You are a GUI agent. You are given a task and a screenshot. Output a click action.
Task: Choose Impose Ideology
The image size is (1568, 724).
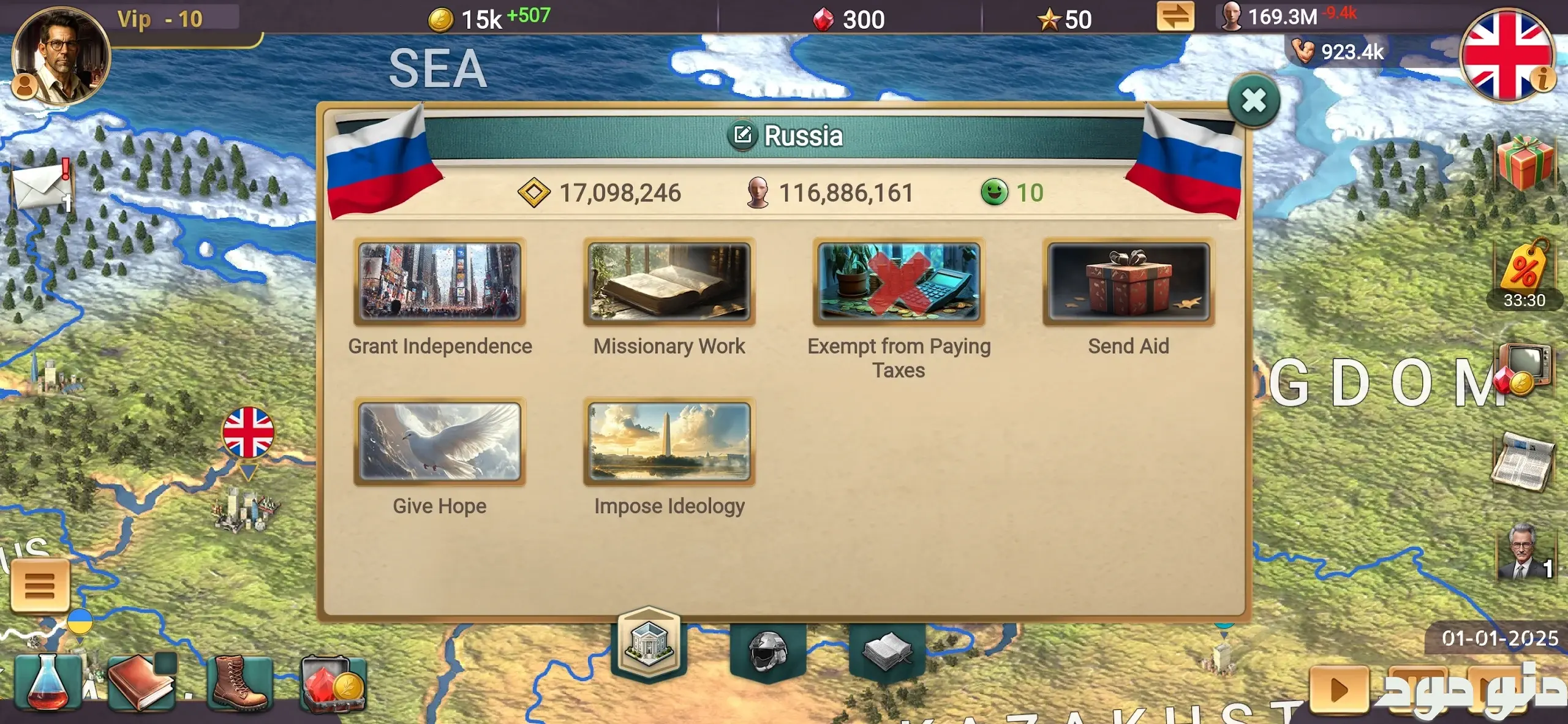[669, 442]
